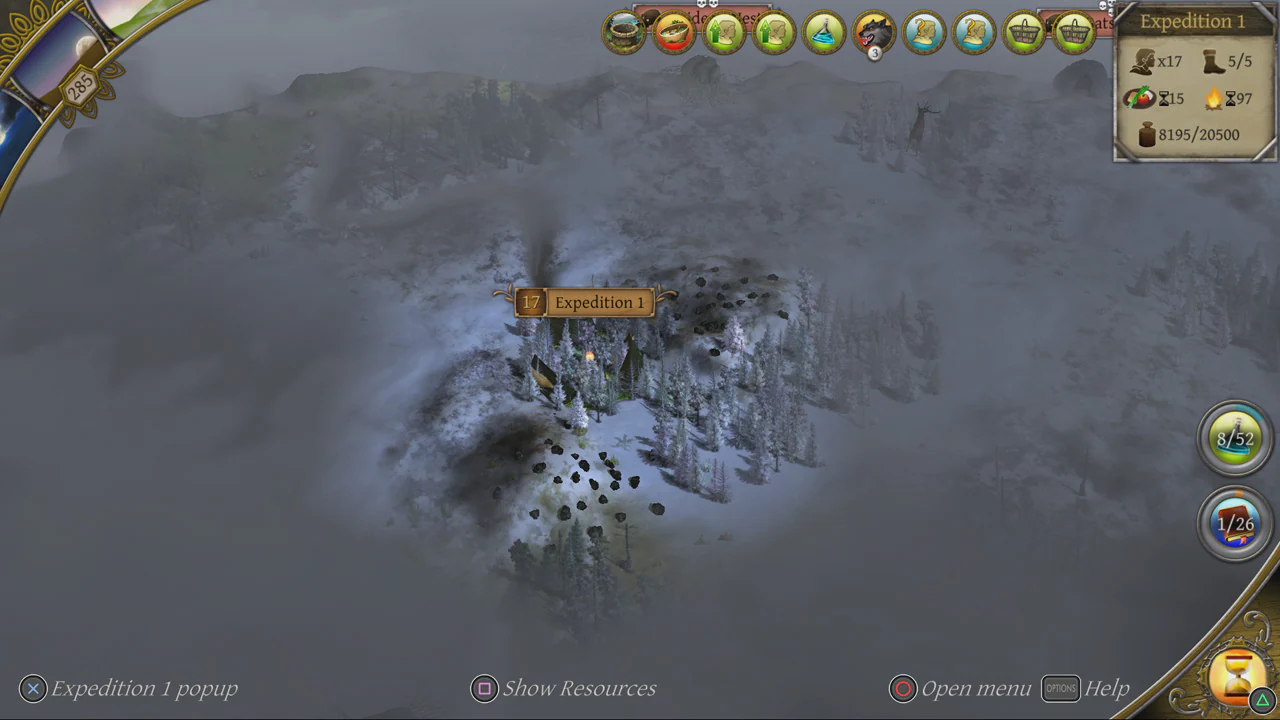The height and width of the screenshot is (720, 1280).
Task: Toggle the 1/26 circular indicator
Action: 1235,523
